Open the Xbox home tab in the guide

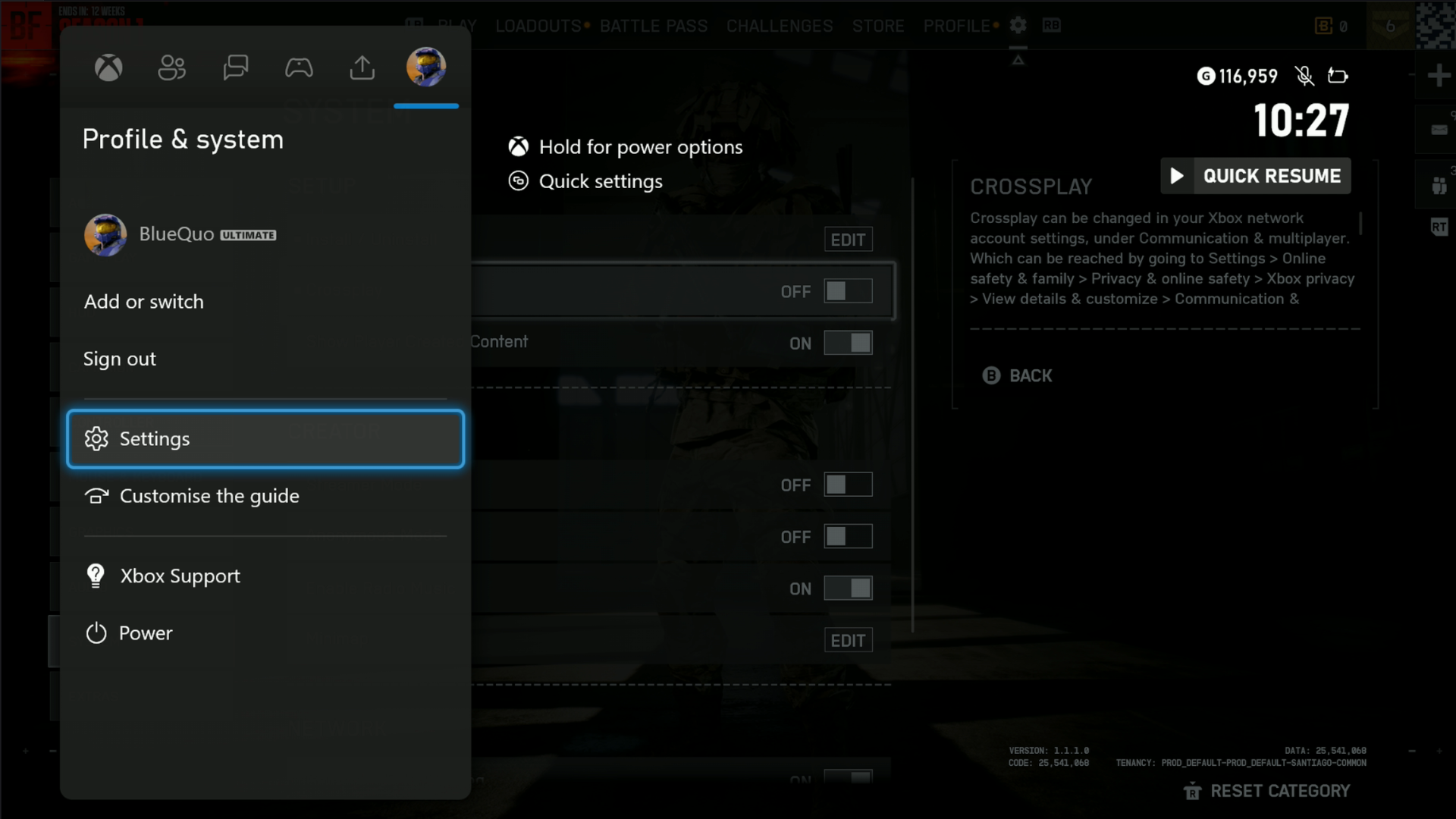click(108, 67)
